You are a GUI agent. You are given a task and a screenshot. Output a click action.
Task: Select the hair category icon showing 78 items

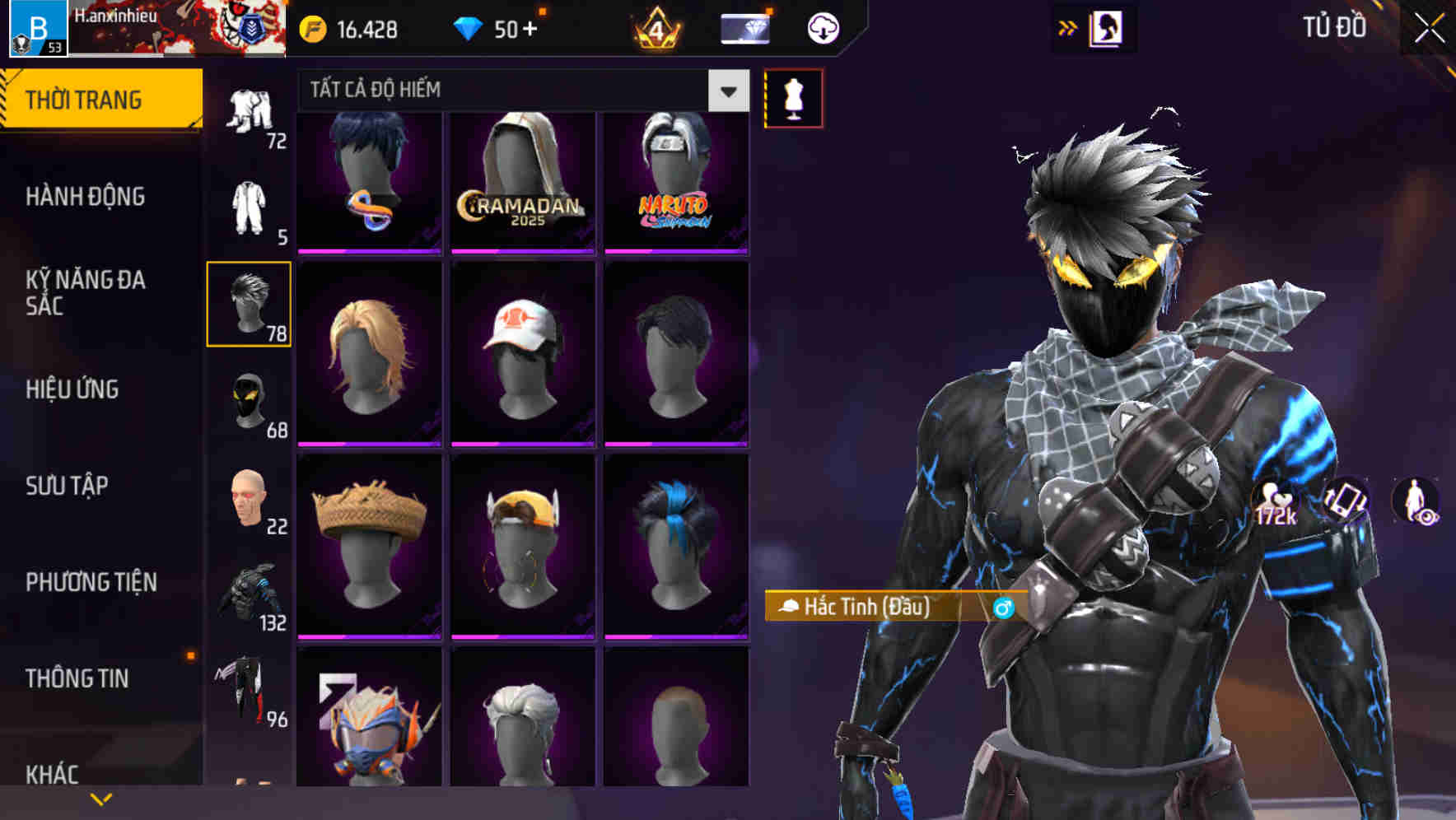(x=249, y=305)
